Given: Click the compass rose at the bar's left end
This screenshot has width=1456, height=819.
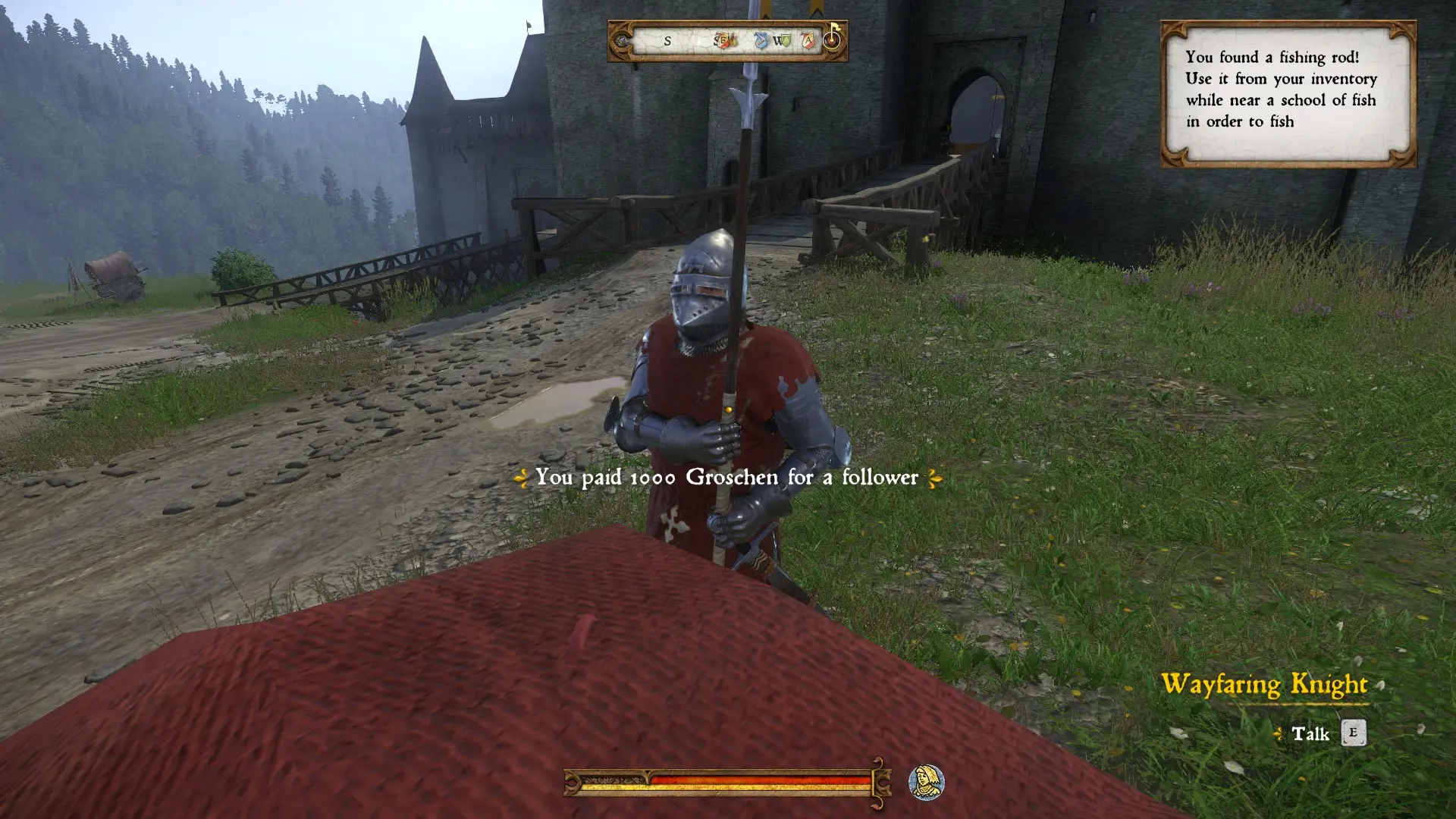Looking at the screenshot, I should point(623,41).
